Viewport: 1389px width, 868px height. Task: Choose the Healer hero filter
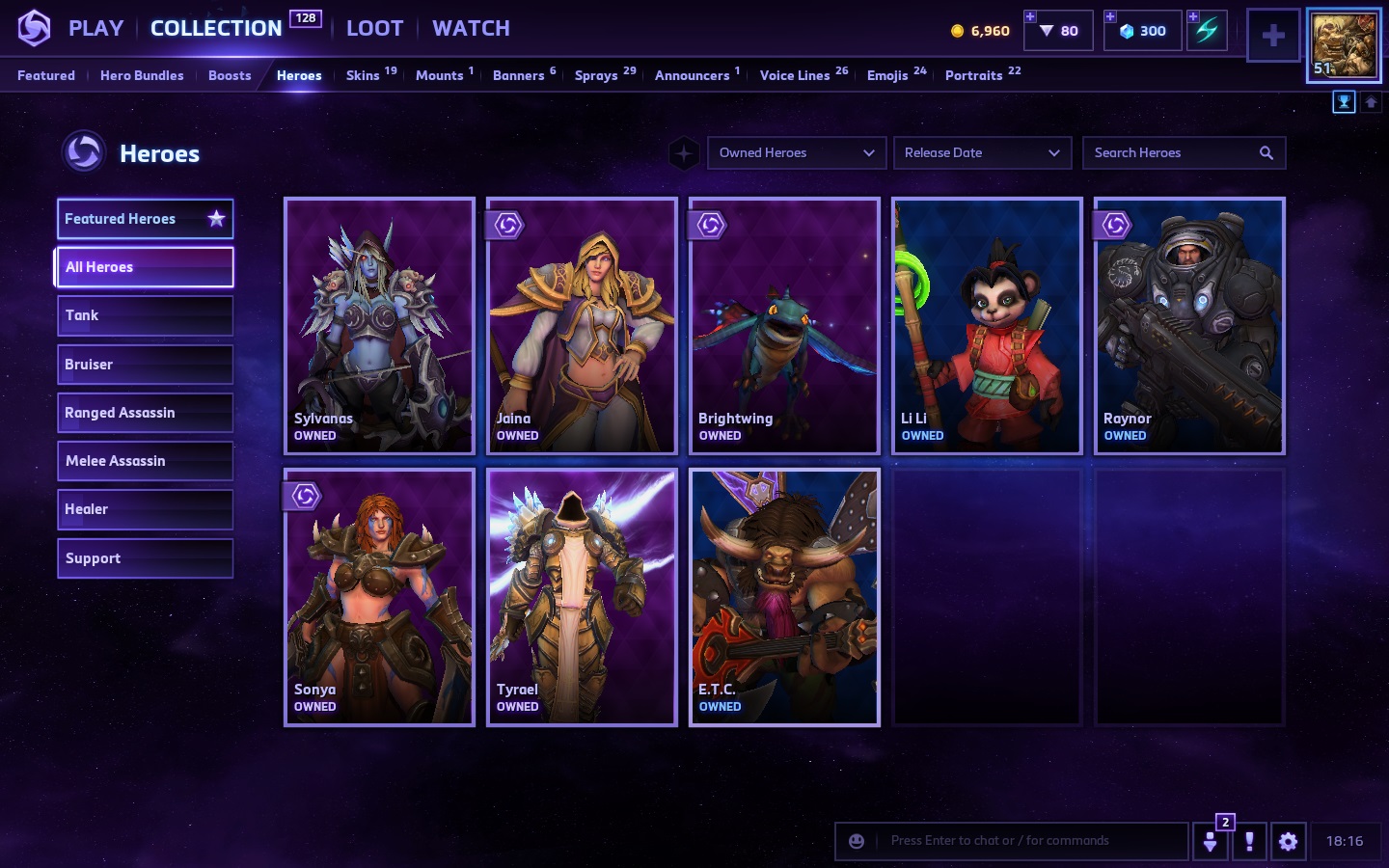[145, 509]
